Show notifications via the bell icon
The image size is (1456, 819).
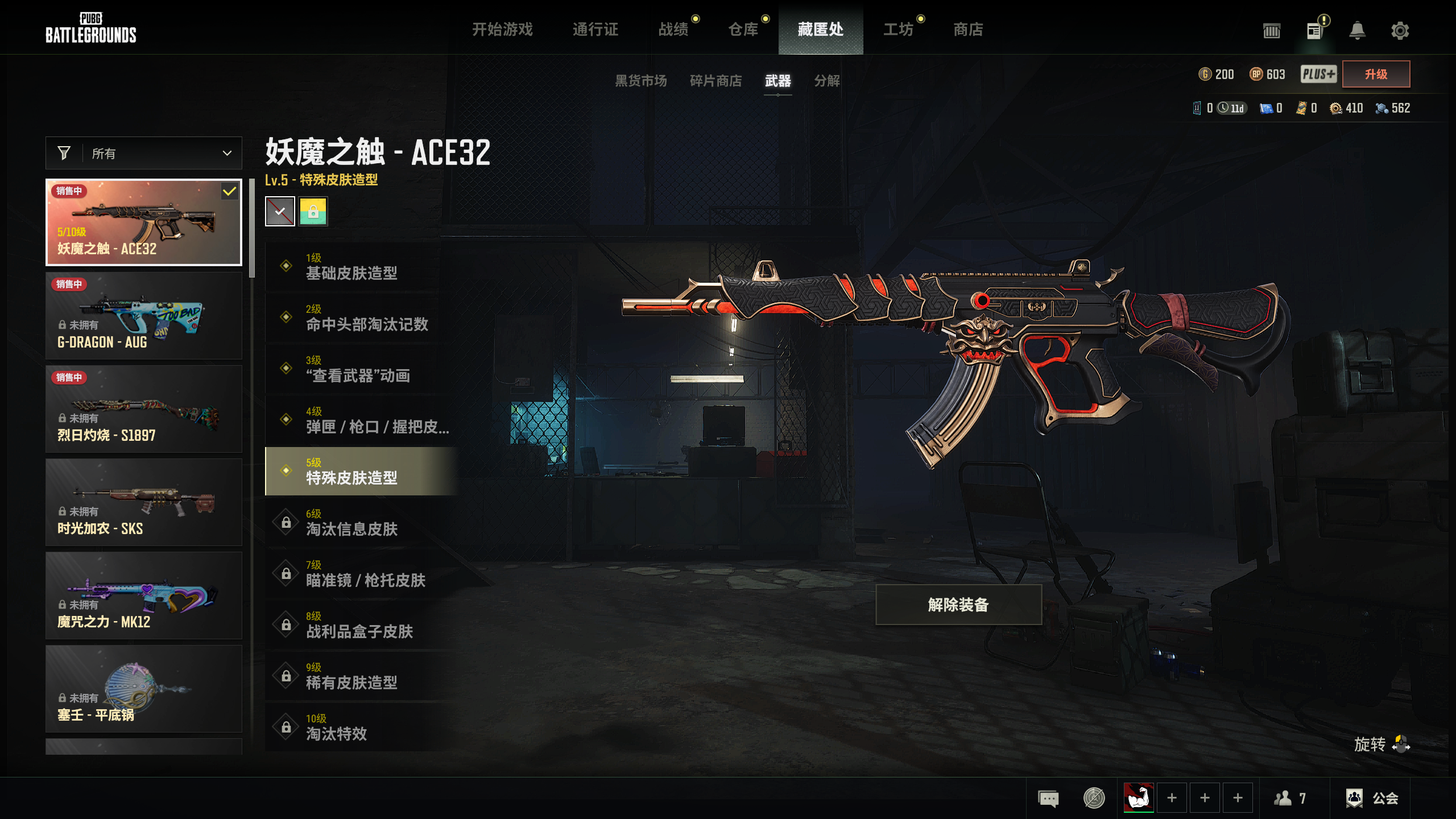[x=1357, y=31]
